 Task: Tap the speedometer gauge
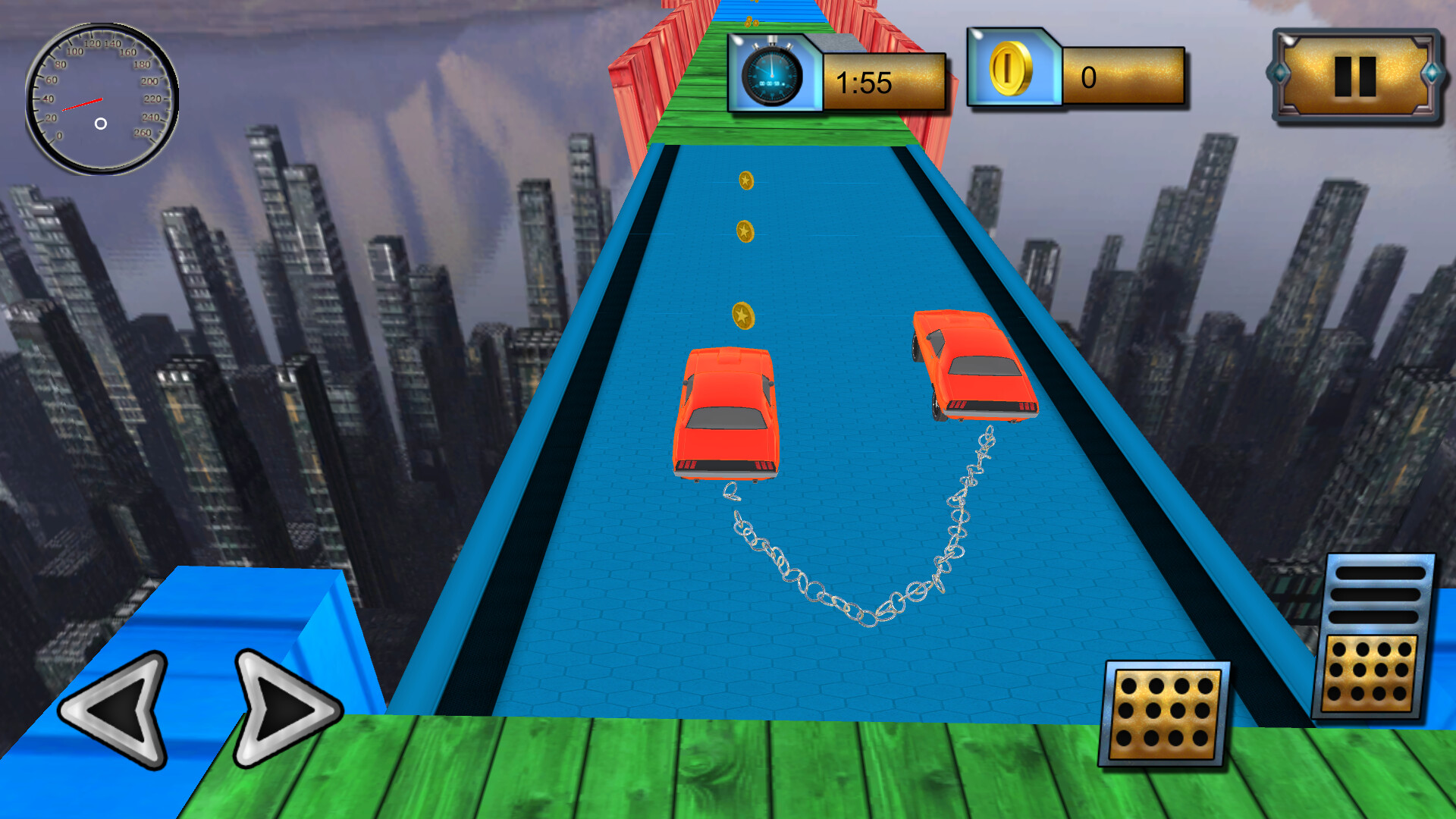click(x=101, y=99)
